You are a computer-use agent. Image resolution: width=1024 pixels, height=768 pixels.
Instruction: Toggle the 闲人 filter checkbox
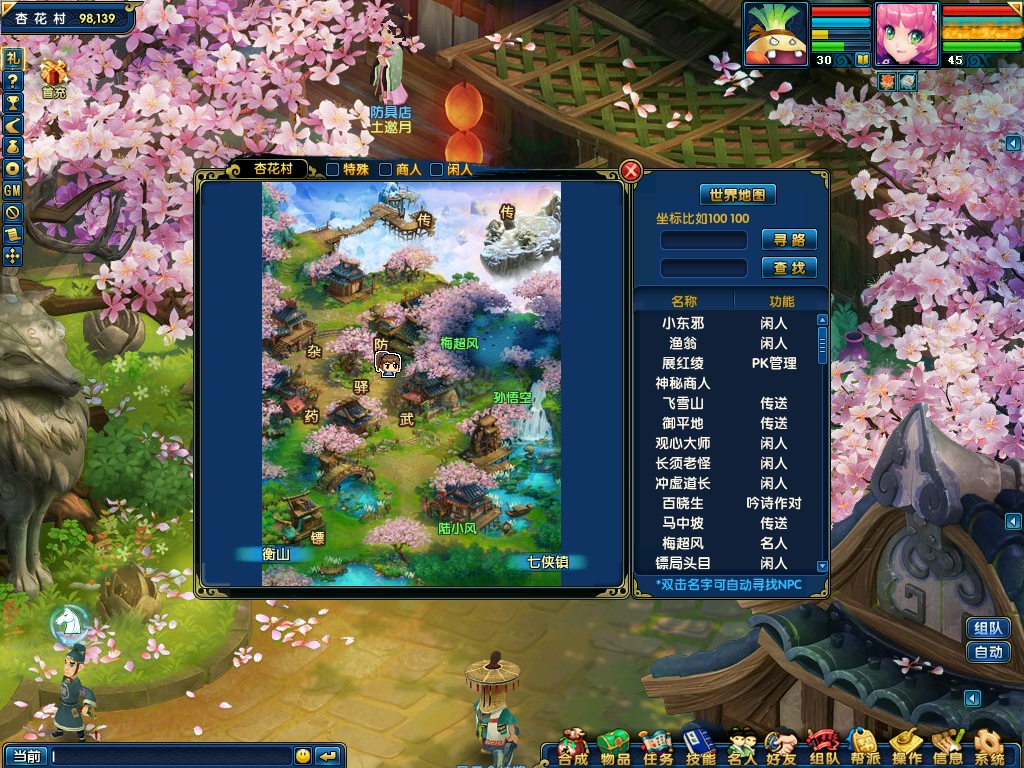(437, 170)
